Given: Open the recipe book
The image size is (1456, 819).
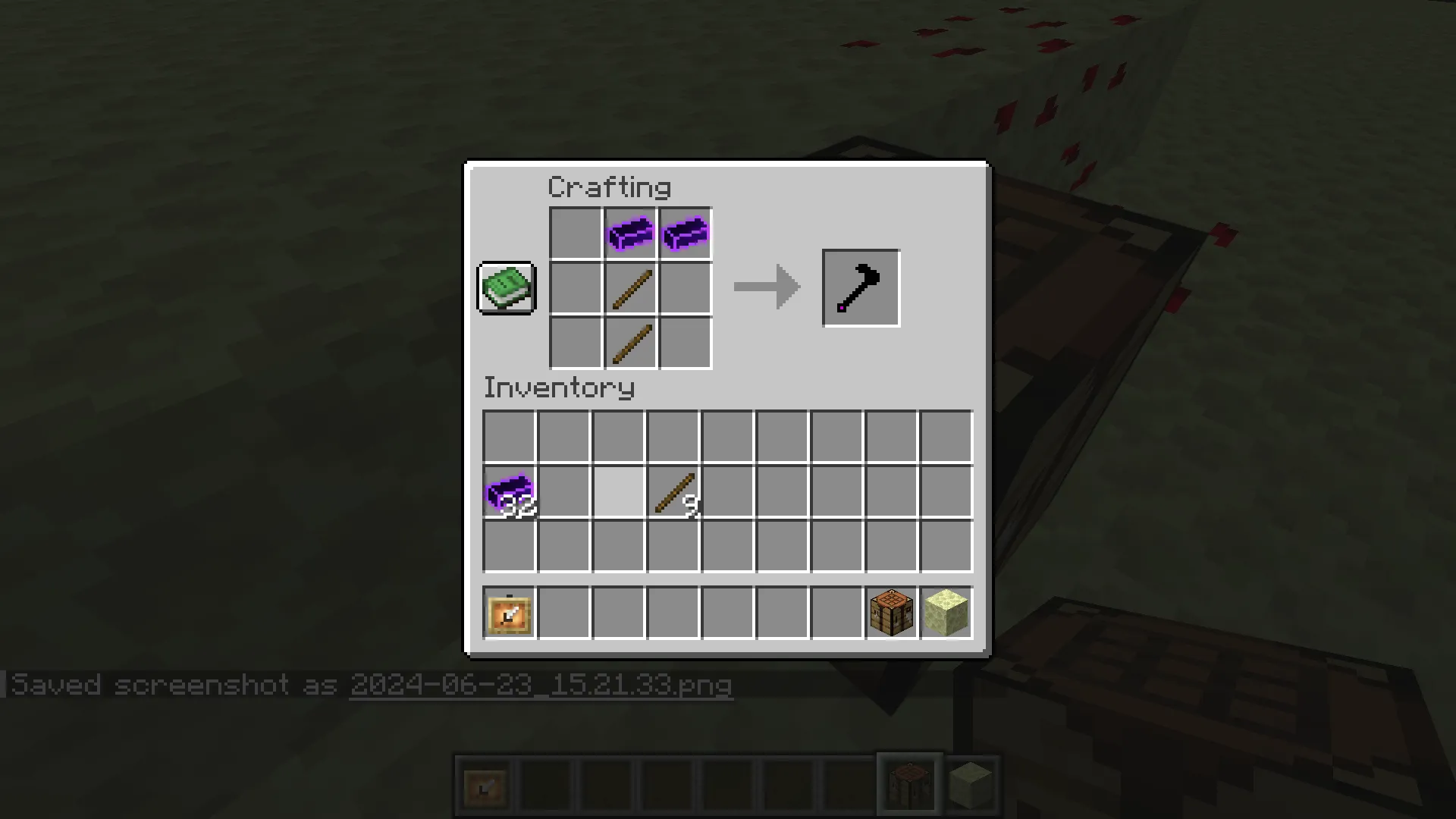Looking at the screenshot, I should [x=506, y=288].
